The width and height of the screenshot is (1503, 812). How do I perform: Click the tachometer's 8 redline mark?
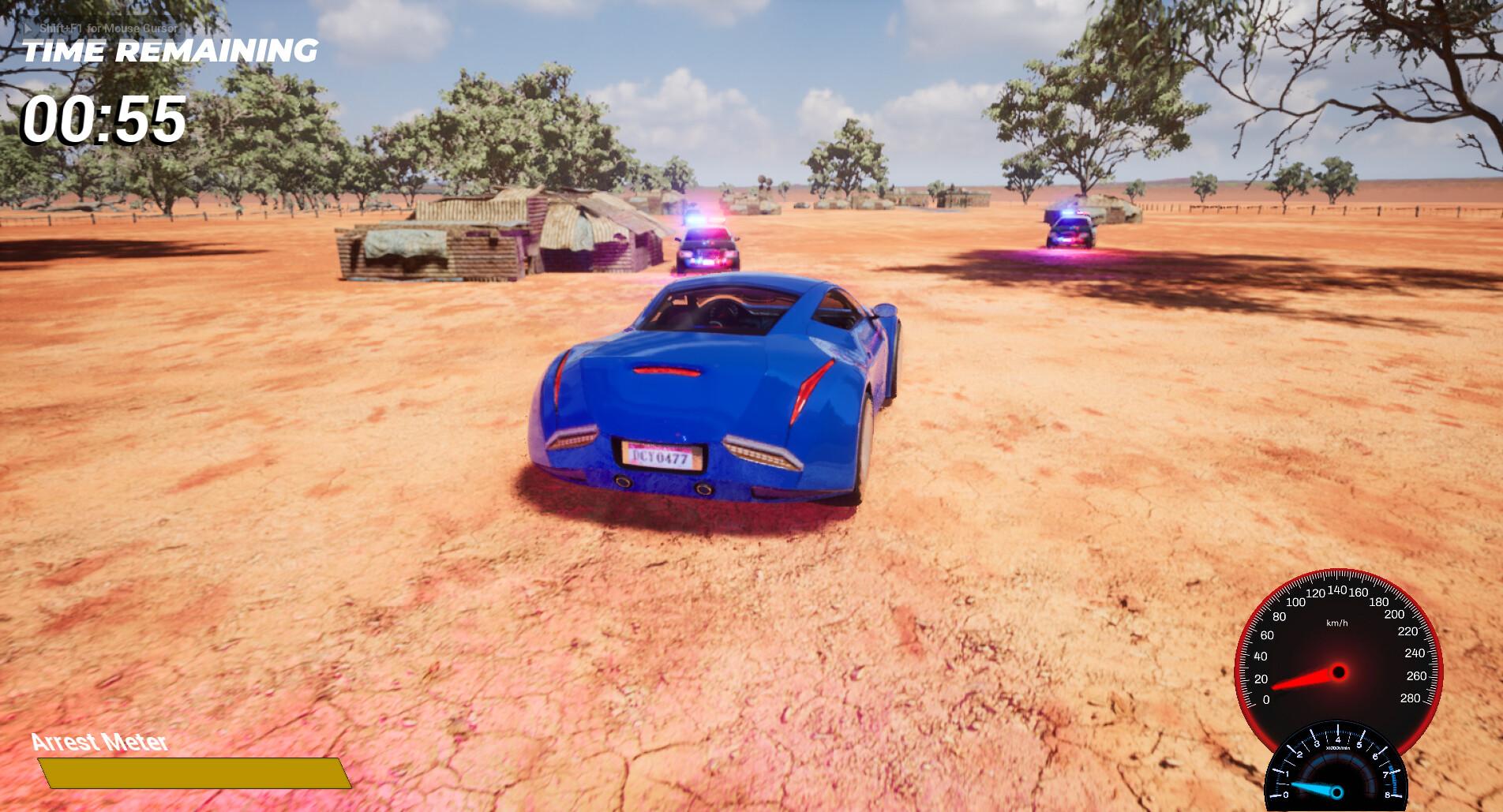tap(1387, 794)
